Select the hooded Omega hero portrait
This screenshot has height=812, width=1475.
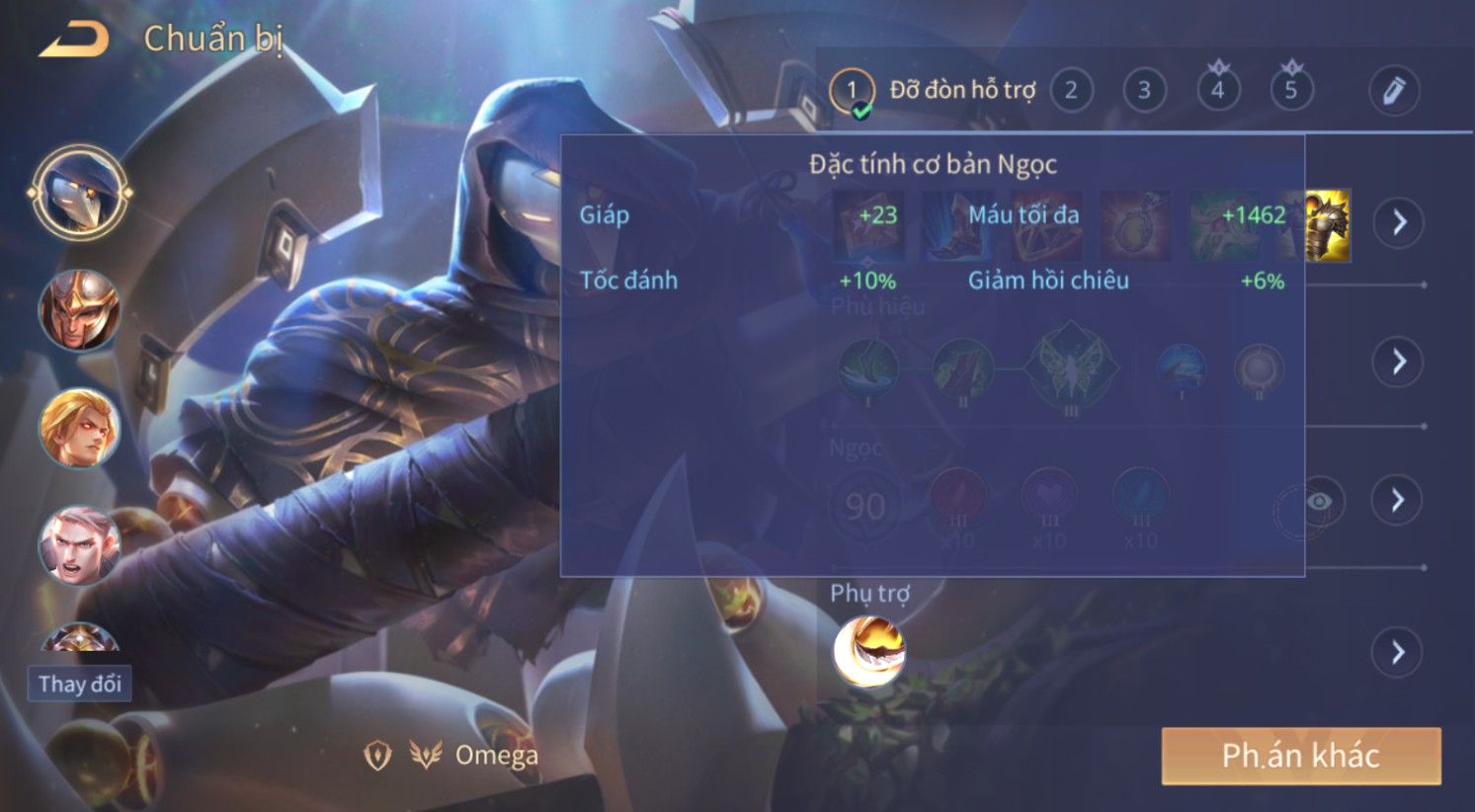(79, 193)
